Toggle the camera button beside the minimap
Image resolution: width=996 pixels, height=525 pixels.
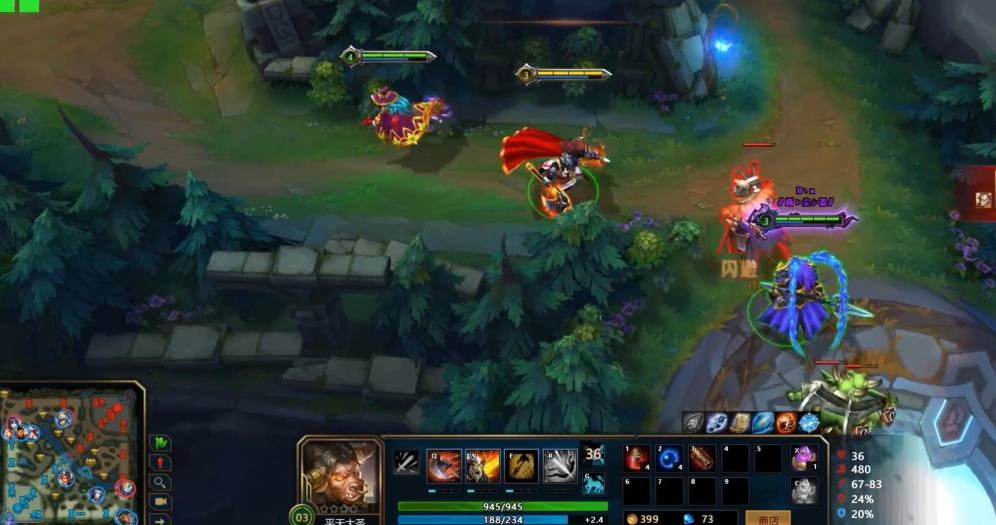tap(160, 502)
